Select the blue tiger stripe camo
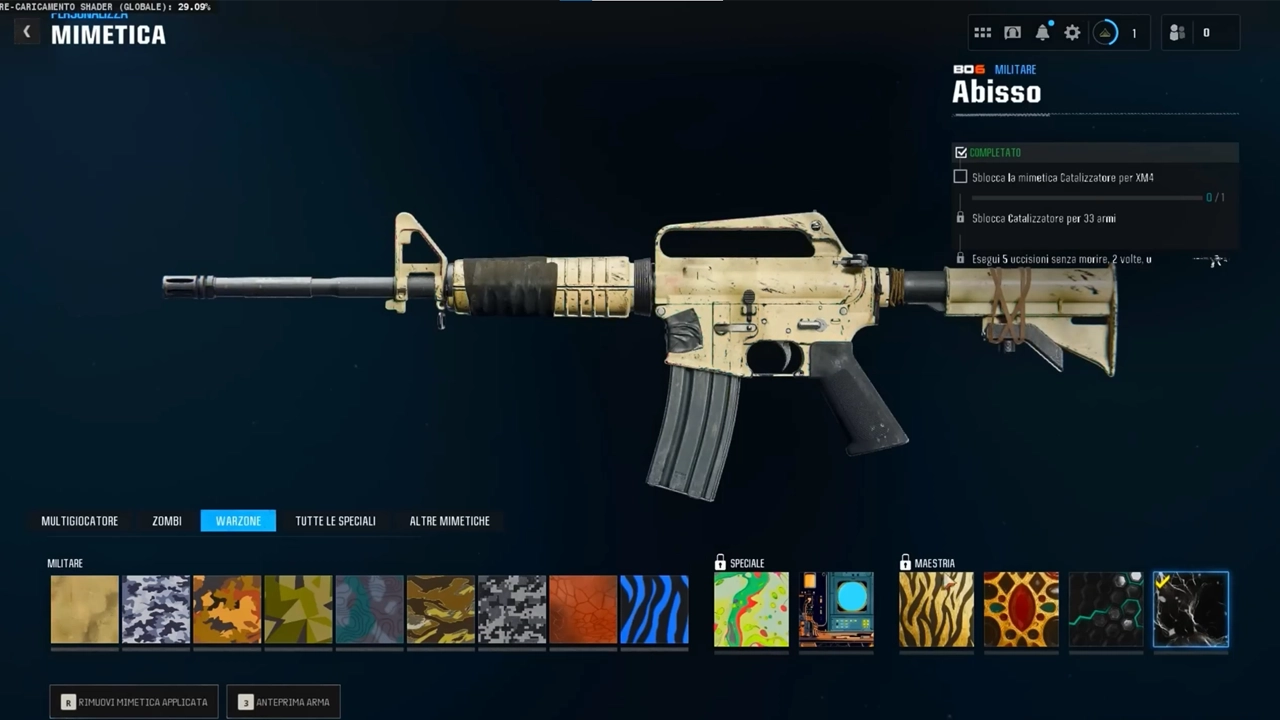Viewport: 1280px width, 720px height. point(654,609)
